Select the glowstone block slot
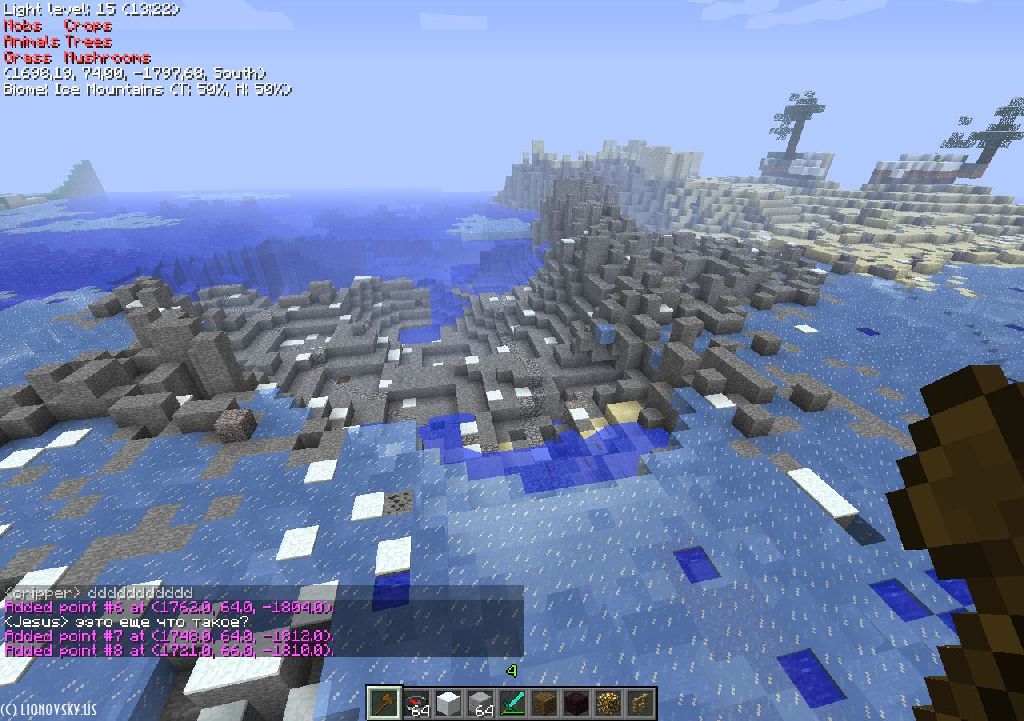 pyautogui.click(x=608, y=703)
